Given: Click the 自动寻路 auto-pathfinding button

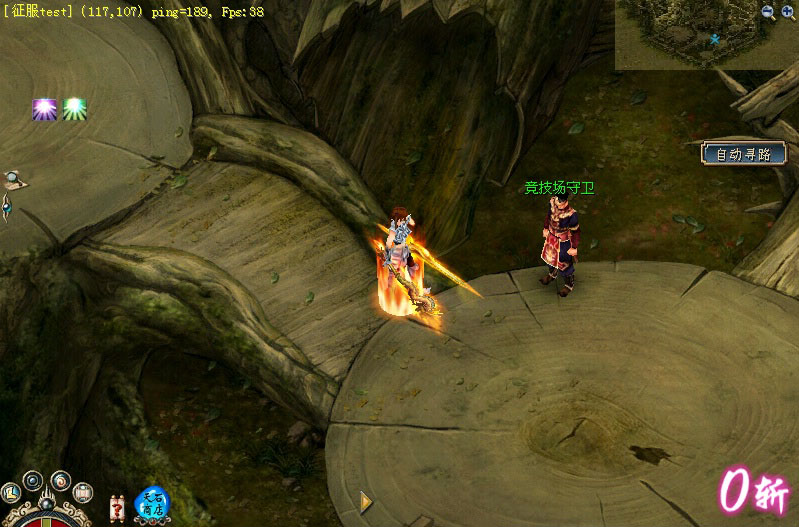Looking at the screenshot, I should point(743,154).
